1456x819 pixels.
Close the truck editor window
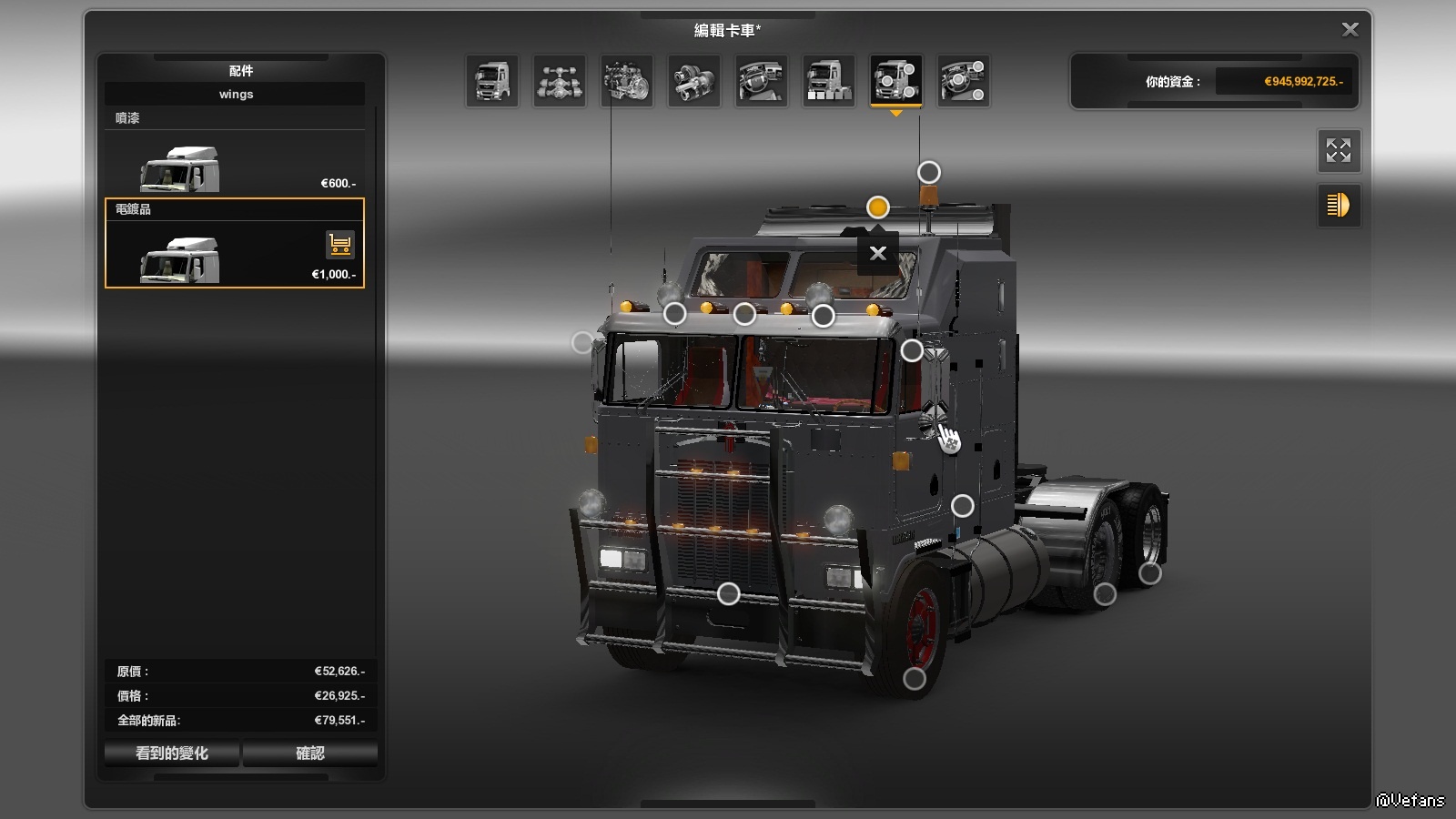coord(1350,30)
